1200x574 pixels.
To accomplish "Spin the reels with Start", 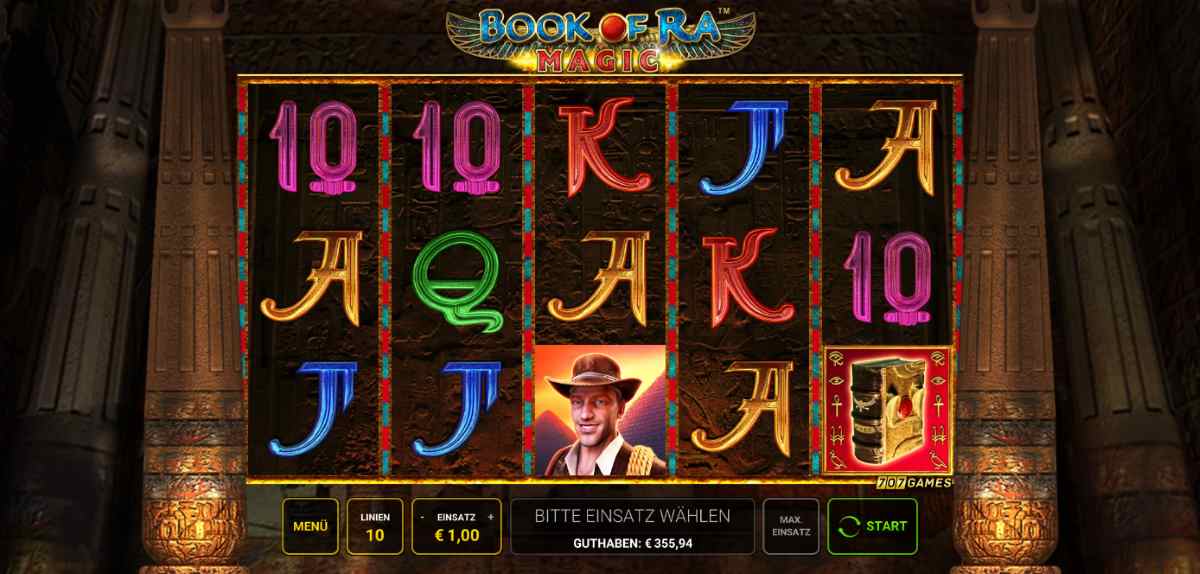I will pyautogui.click(x=872, y=526).
